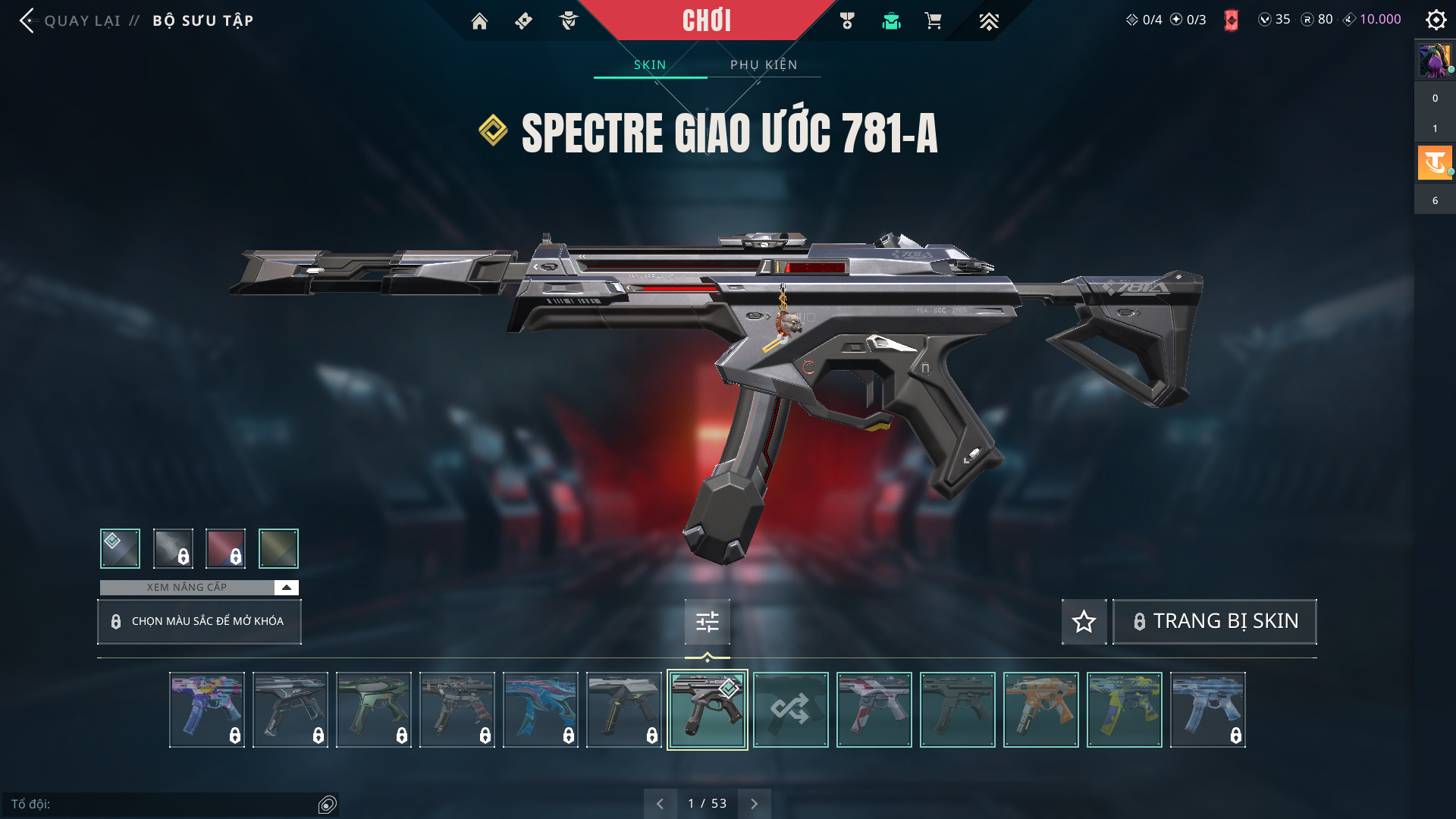Viewport: 1456px width, 819px height.
Task: Open the store cart icon
Action: point(933,21)
